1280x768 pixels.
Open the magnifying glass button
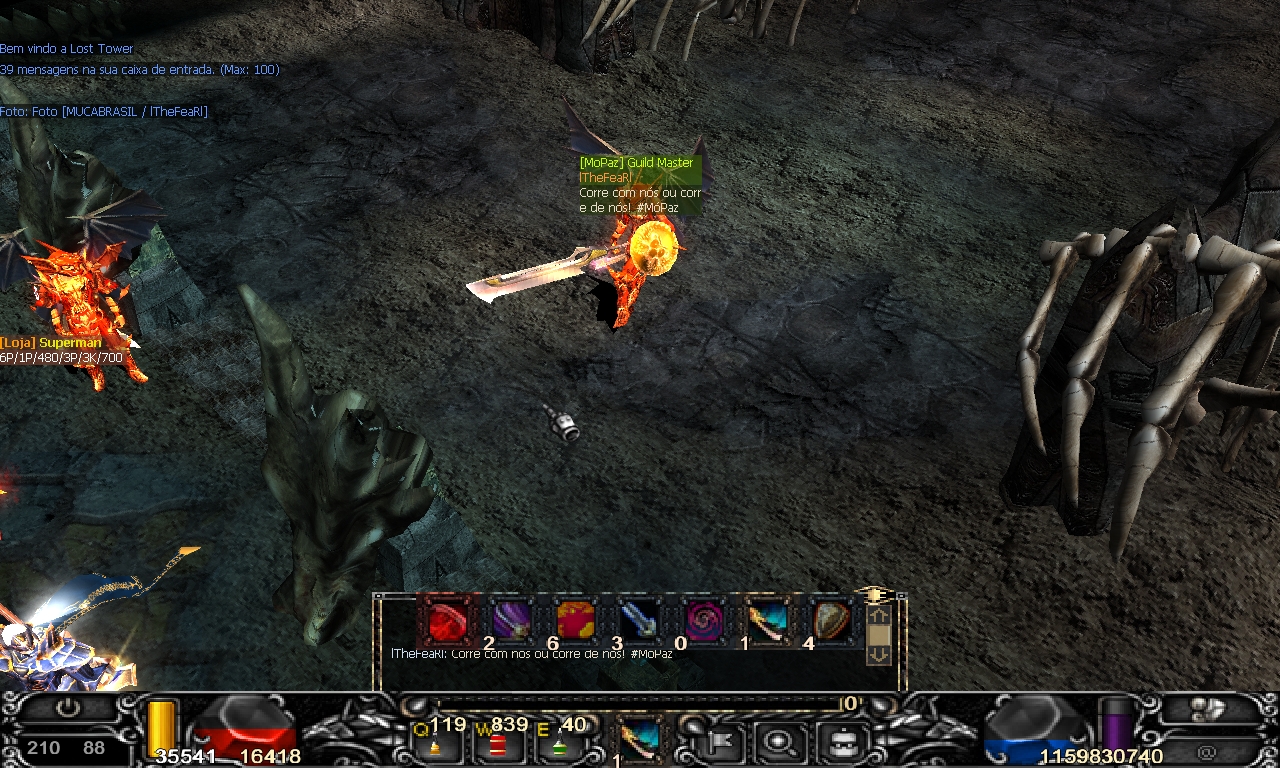(776, 742)
